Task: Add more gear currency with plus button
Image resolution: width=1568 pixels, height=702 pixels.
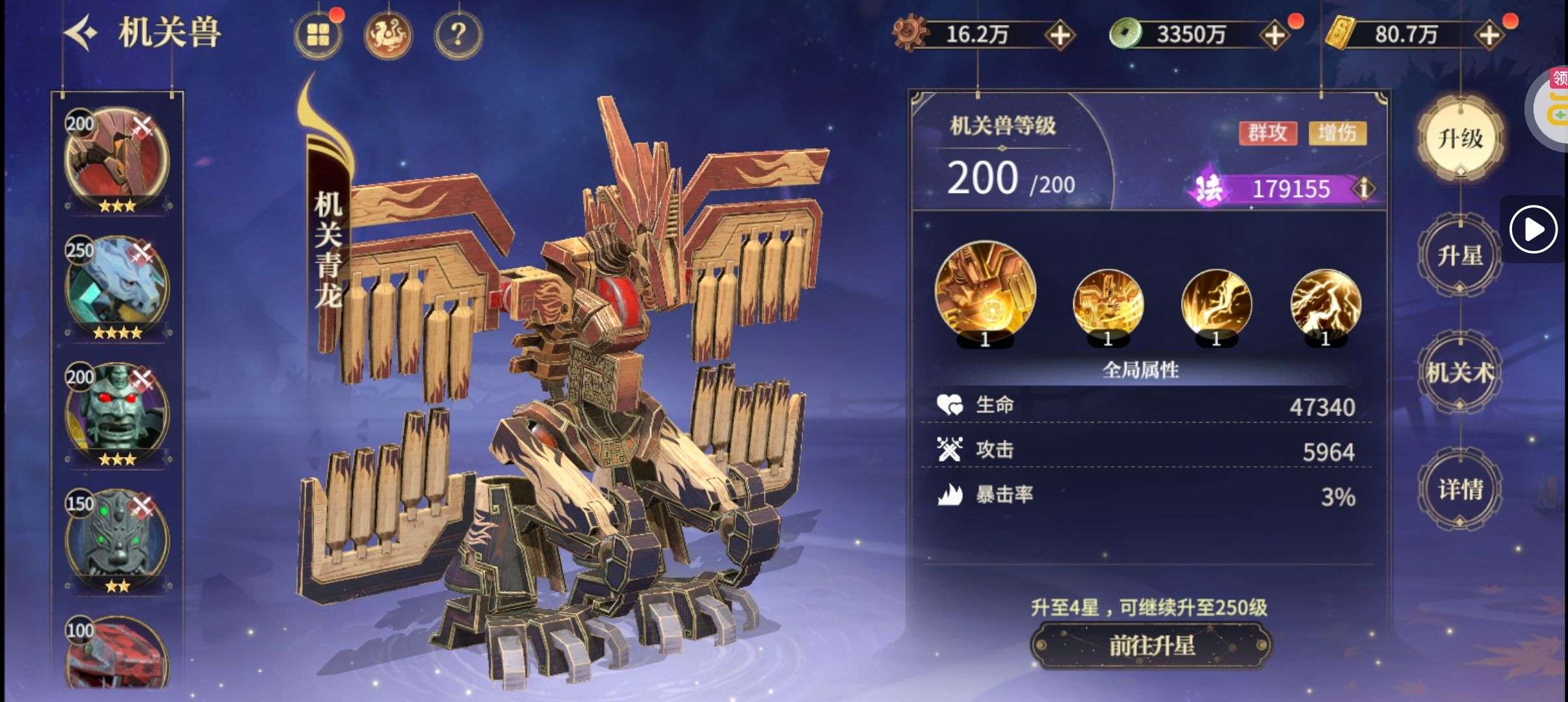Action: (1060, 35)
